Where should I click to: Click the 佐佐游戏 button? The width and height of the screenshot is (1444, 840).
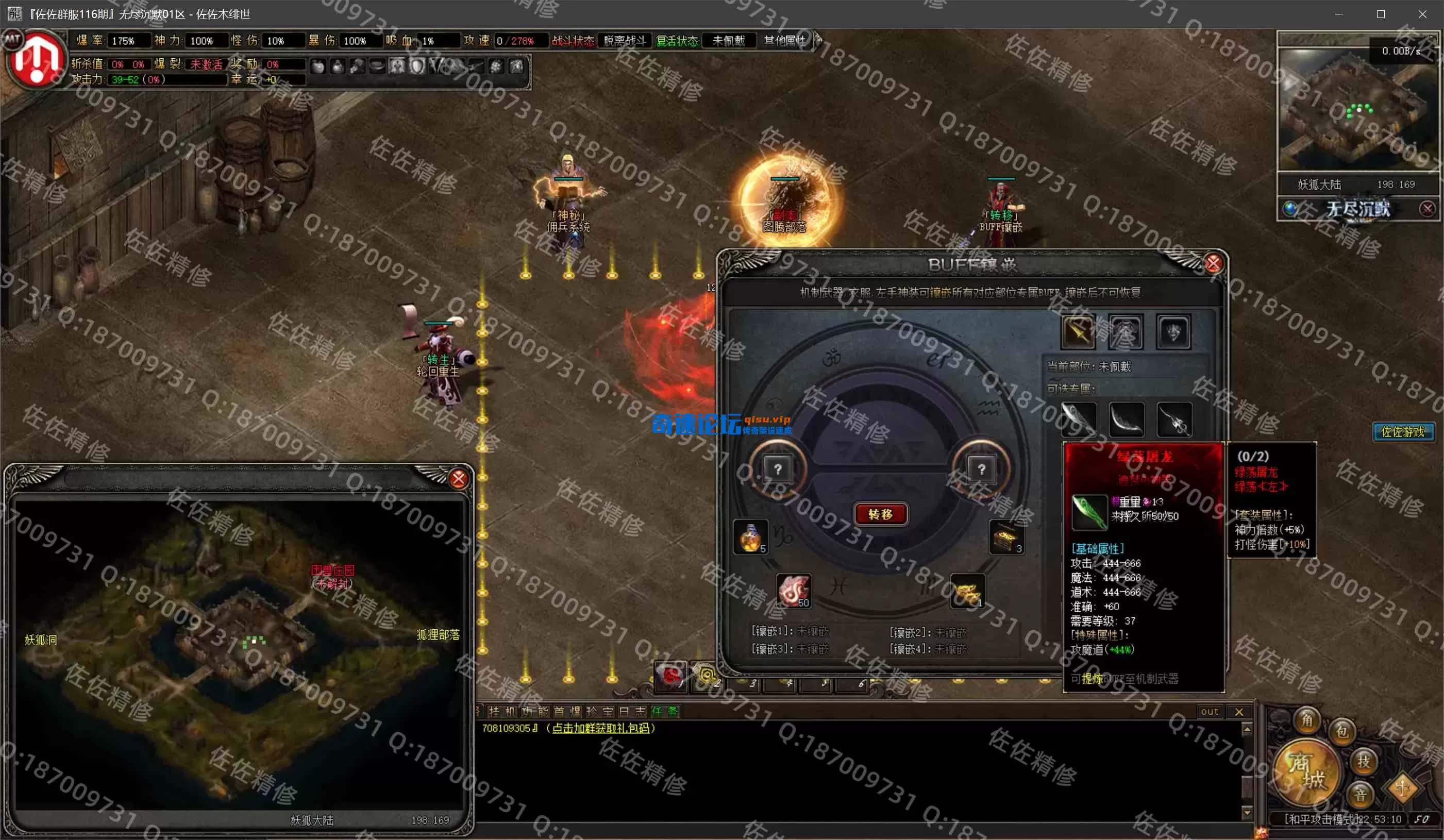[x=1403, y=431]
